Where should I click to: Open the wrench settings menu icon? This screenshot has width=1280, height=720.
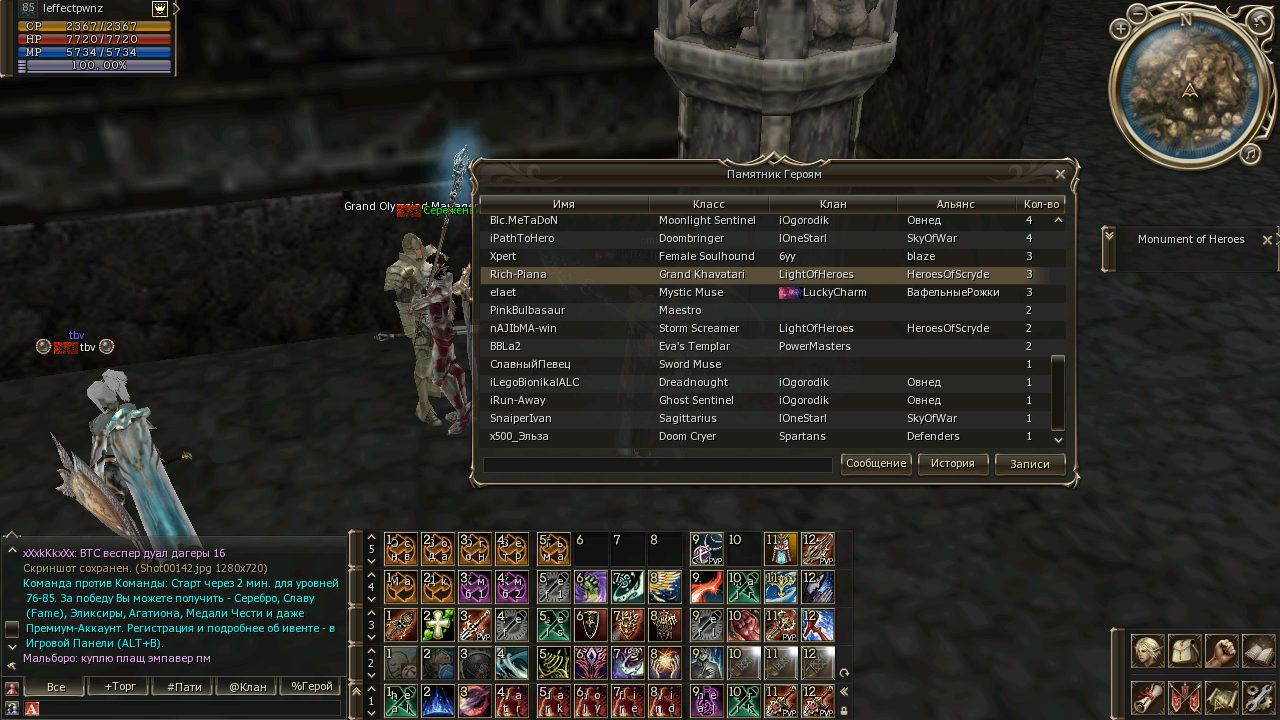click(1257, 696)
